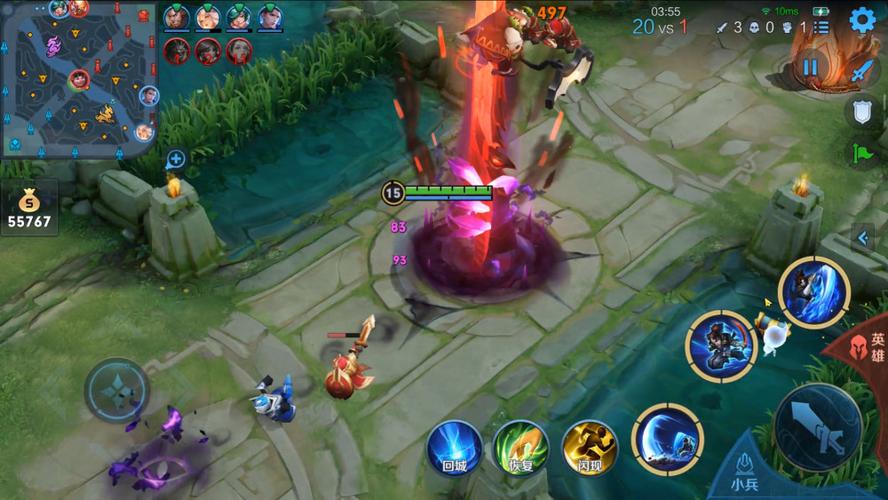This screenshot has width=888, height=500.
Task: Cast the blue wave slash skill
Action: click(x=667, y=438)
